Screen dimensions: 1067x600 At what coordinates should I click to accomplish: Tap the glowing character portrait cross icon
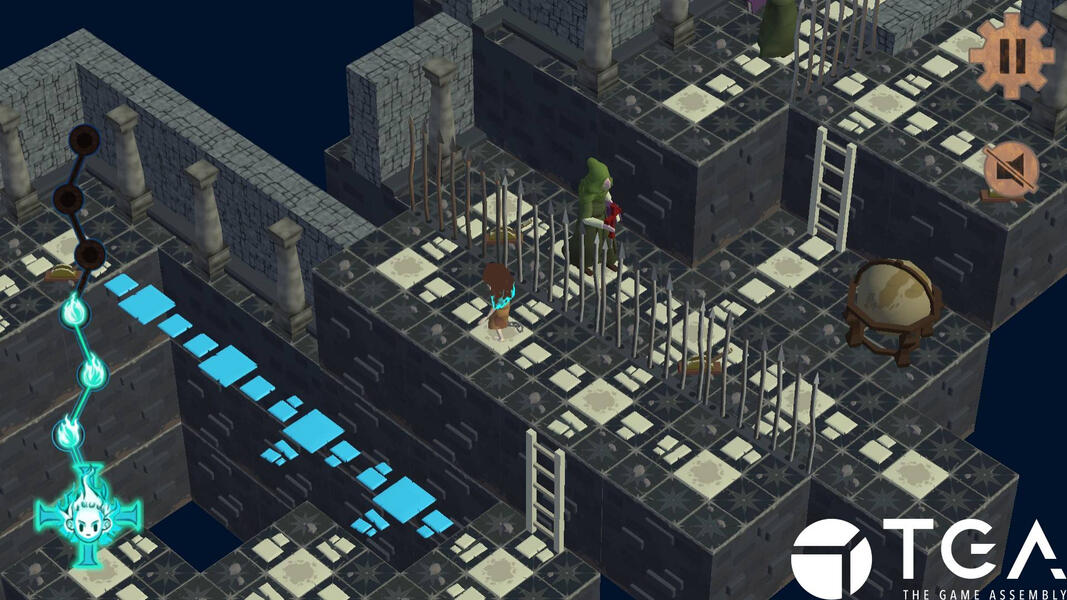coord(89,517)
